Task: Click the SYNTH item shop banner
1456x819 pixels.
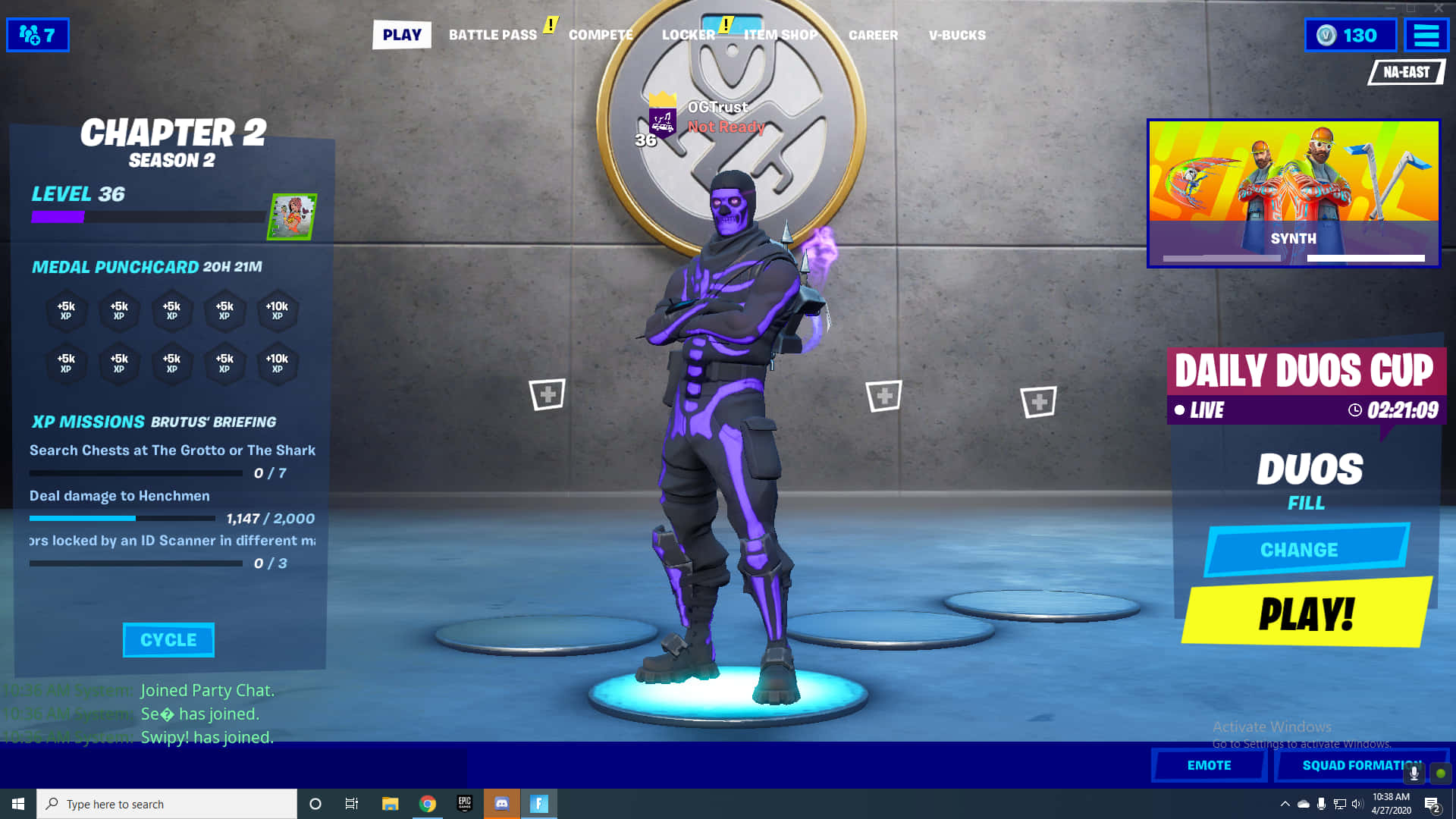Action: (x=1294, y=192)
